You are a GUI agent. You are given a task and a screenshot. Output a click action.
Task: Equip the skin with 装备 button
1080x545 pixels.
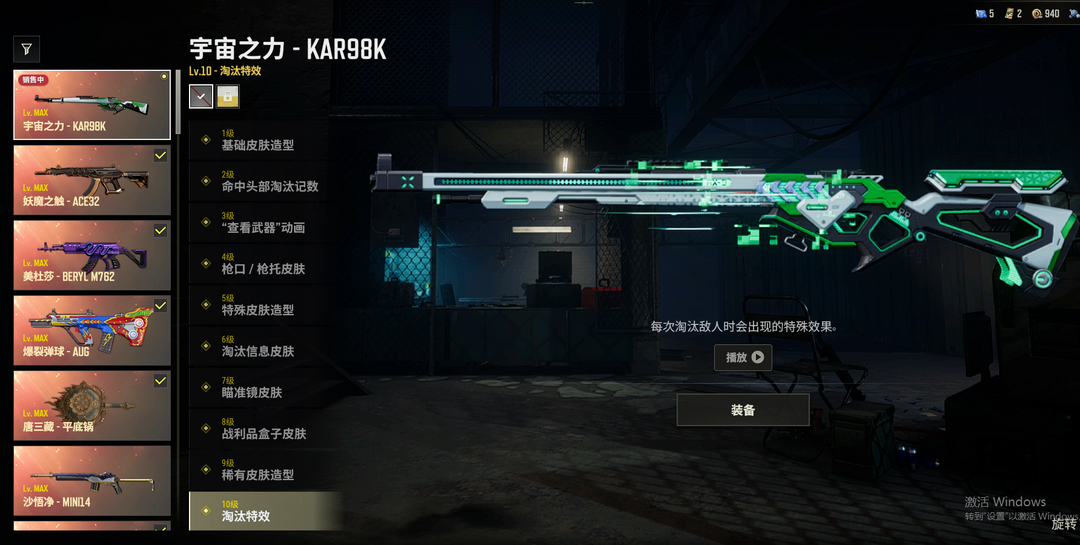(743, 410)
